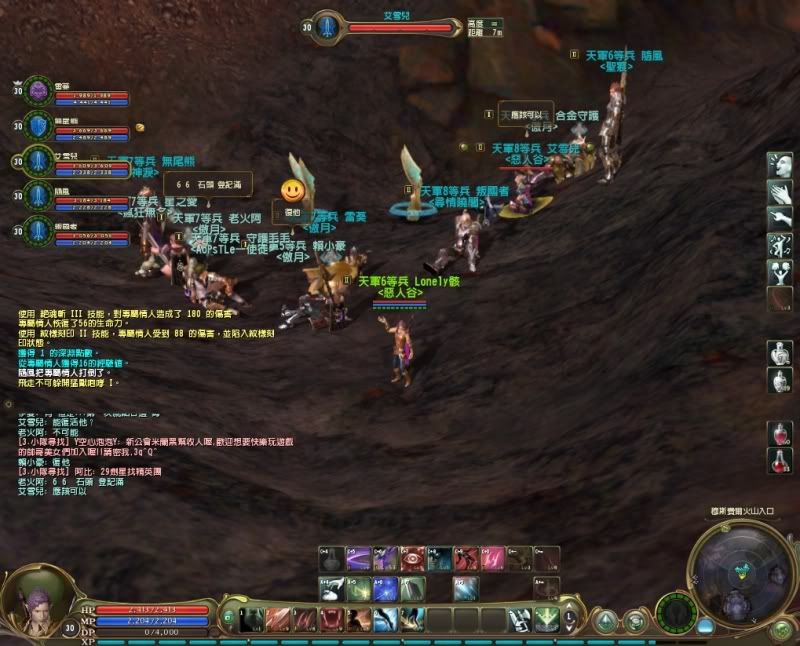Activate the pointing hand emote

[x=780, y=218]
